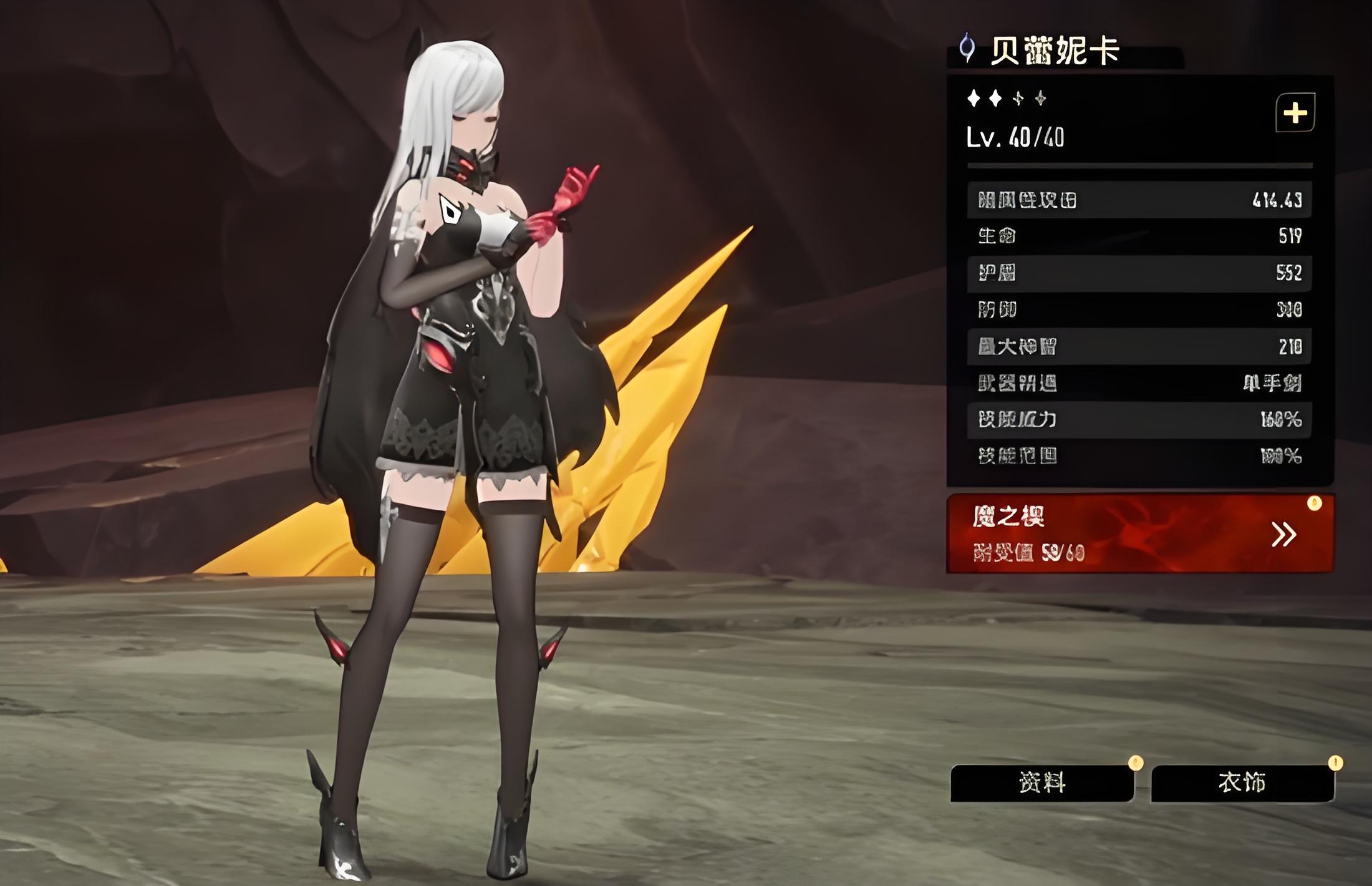Open the 资料 profile button
The width and height of the screenshot is (1372, 886).
coord(1041,782)
